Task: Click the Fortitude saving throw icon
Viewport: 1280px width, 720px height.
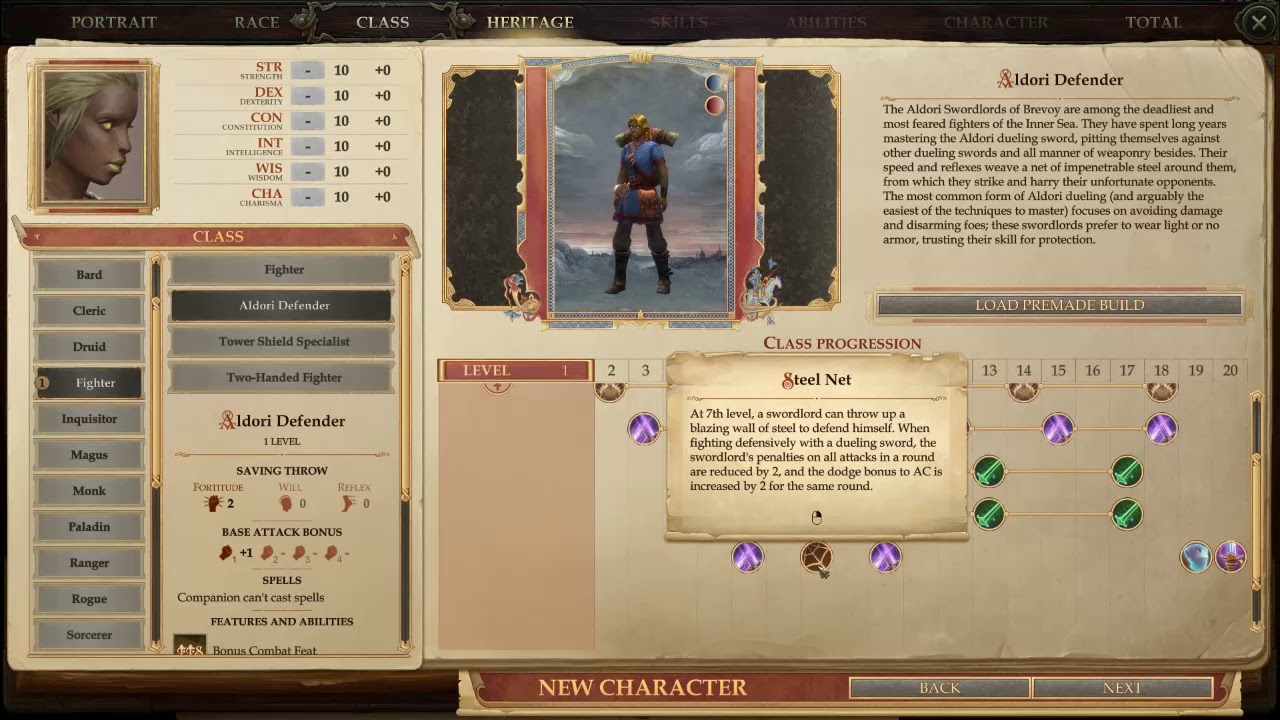Action: [x=211, y=502]
